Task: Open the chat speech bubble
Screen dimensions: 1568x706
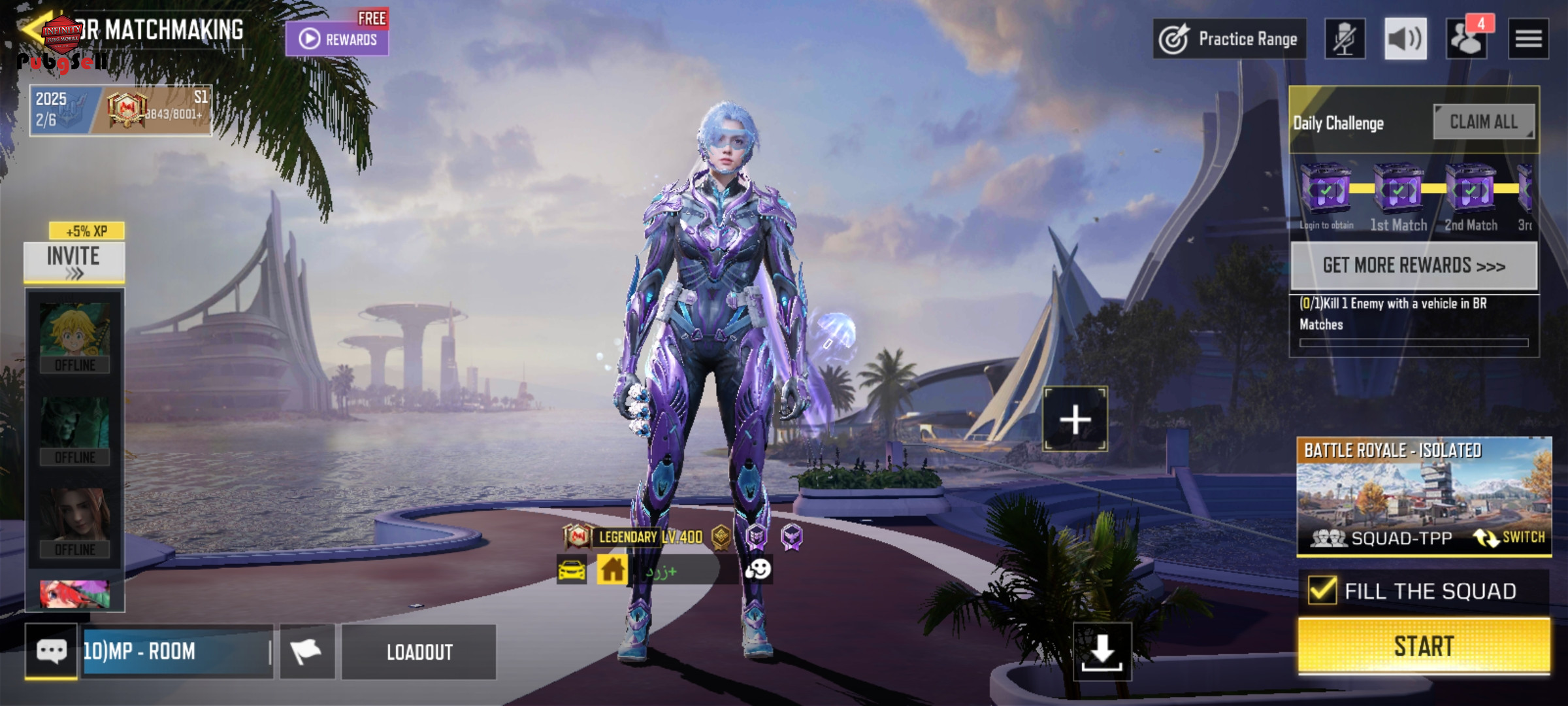Action: pyautogui.click(x=51, y=651)
